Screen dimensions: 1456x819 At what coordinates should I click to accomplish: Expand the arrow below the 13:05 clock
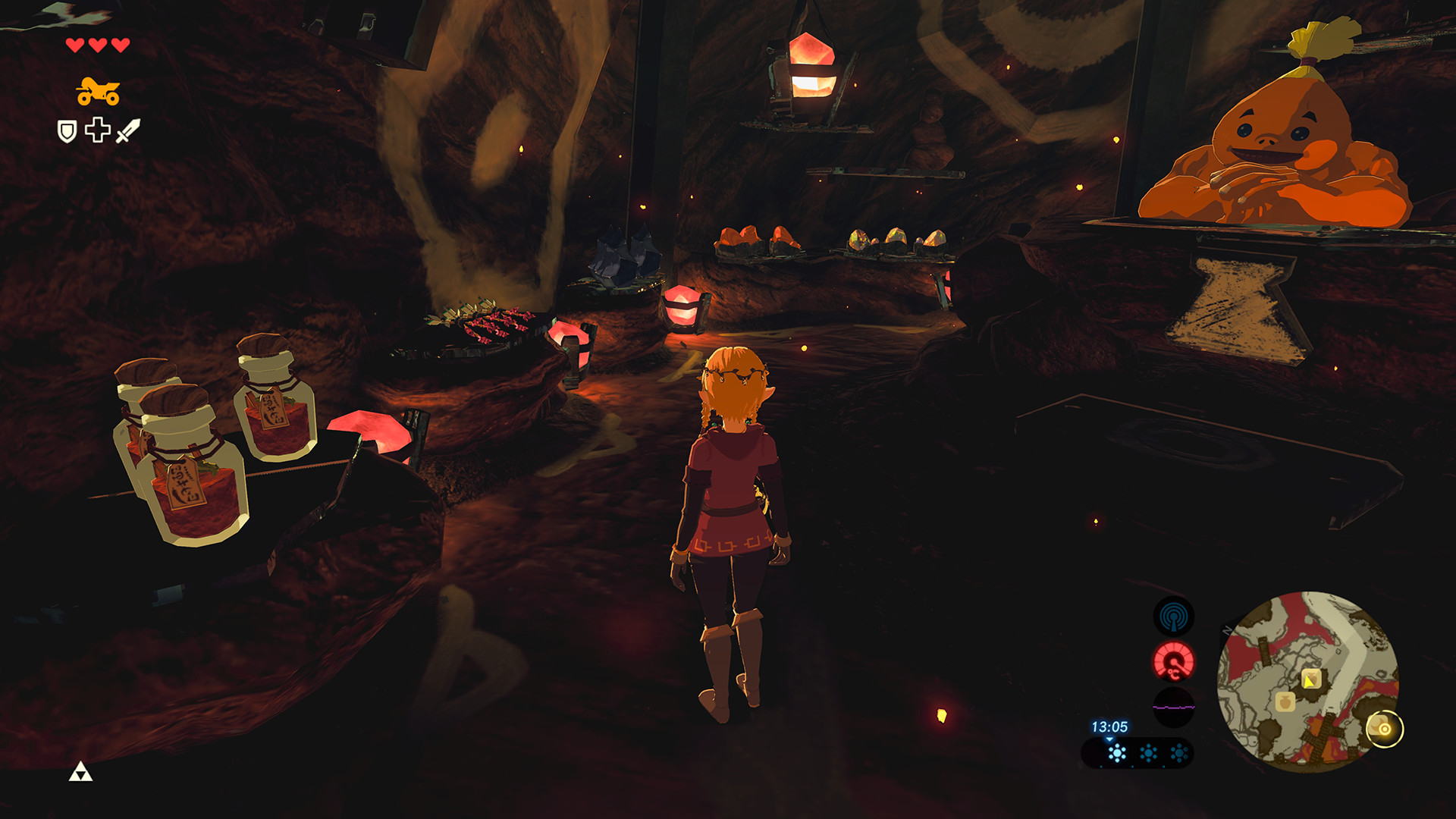[1109, 741]
